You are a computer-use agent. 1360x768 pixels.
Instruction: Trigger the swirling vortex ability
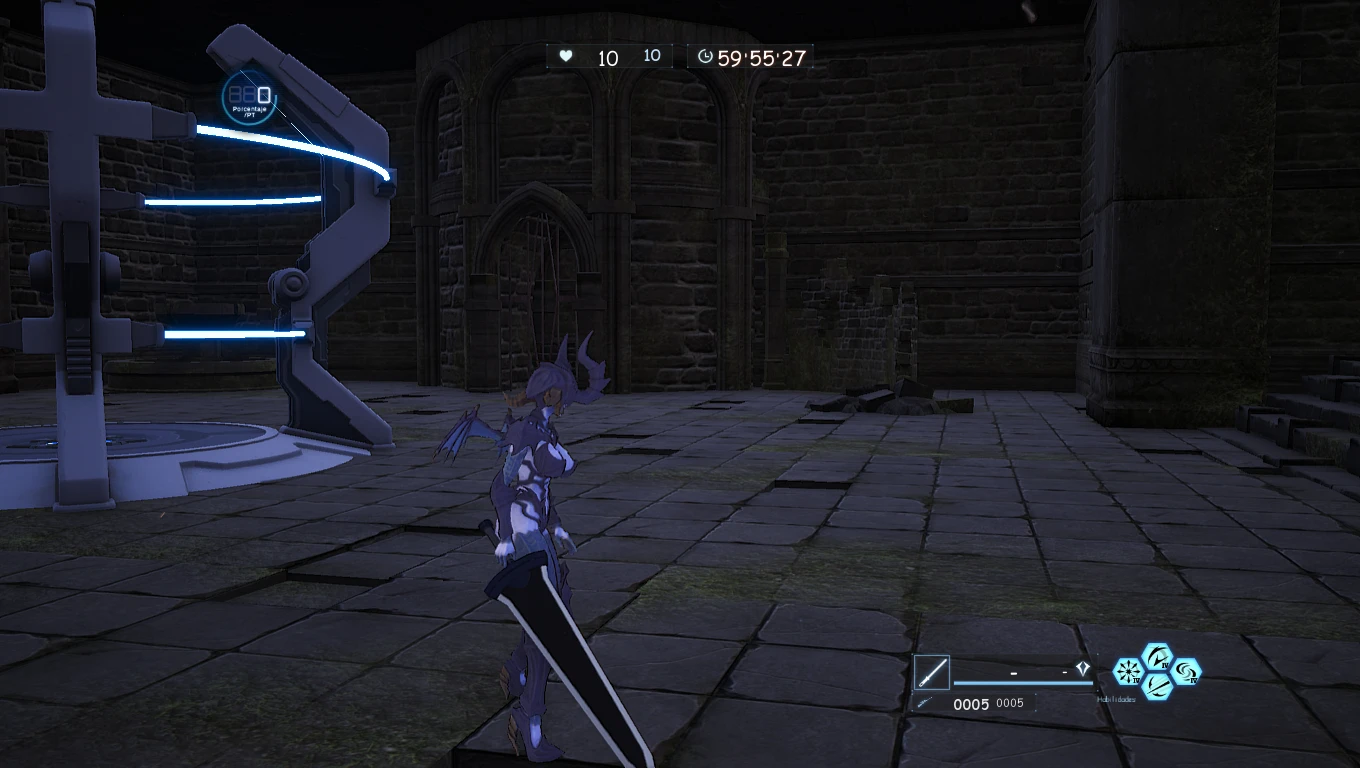tap(1186, 672)
